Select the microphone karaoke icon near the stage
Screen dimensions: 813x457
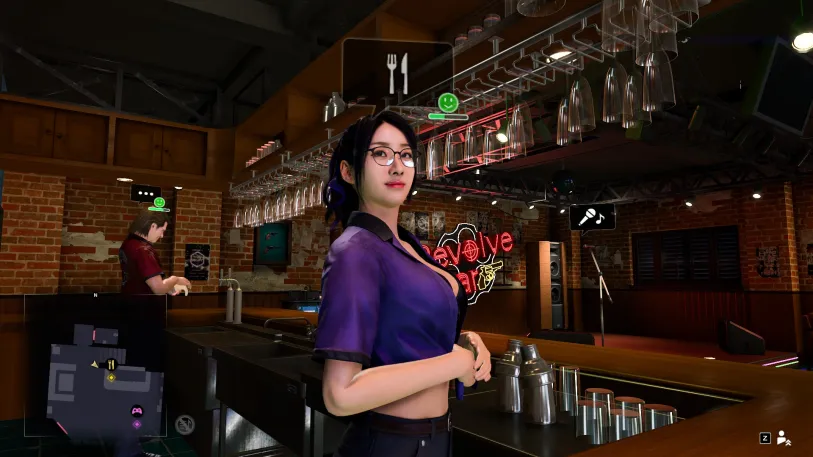click(x=592, y=216)
